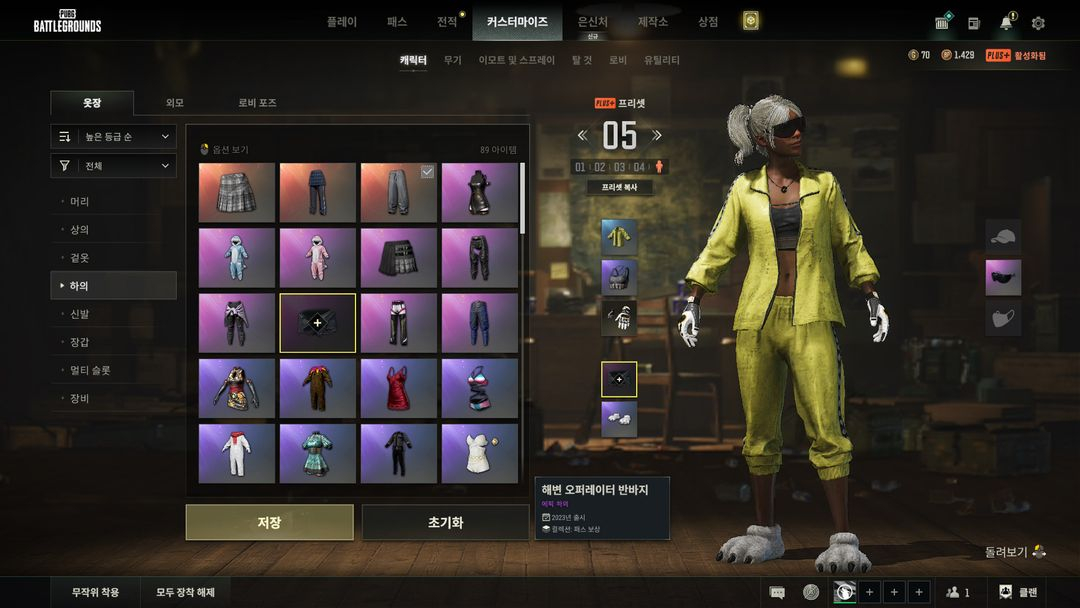Open settings with the gear icon
The height and width of the screenshot is (608, 1080).
[x=1038, y=23]
